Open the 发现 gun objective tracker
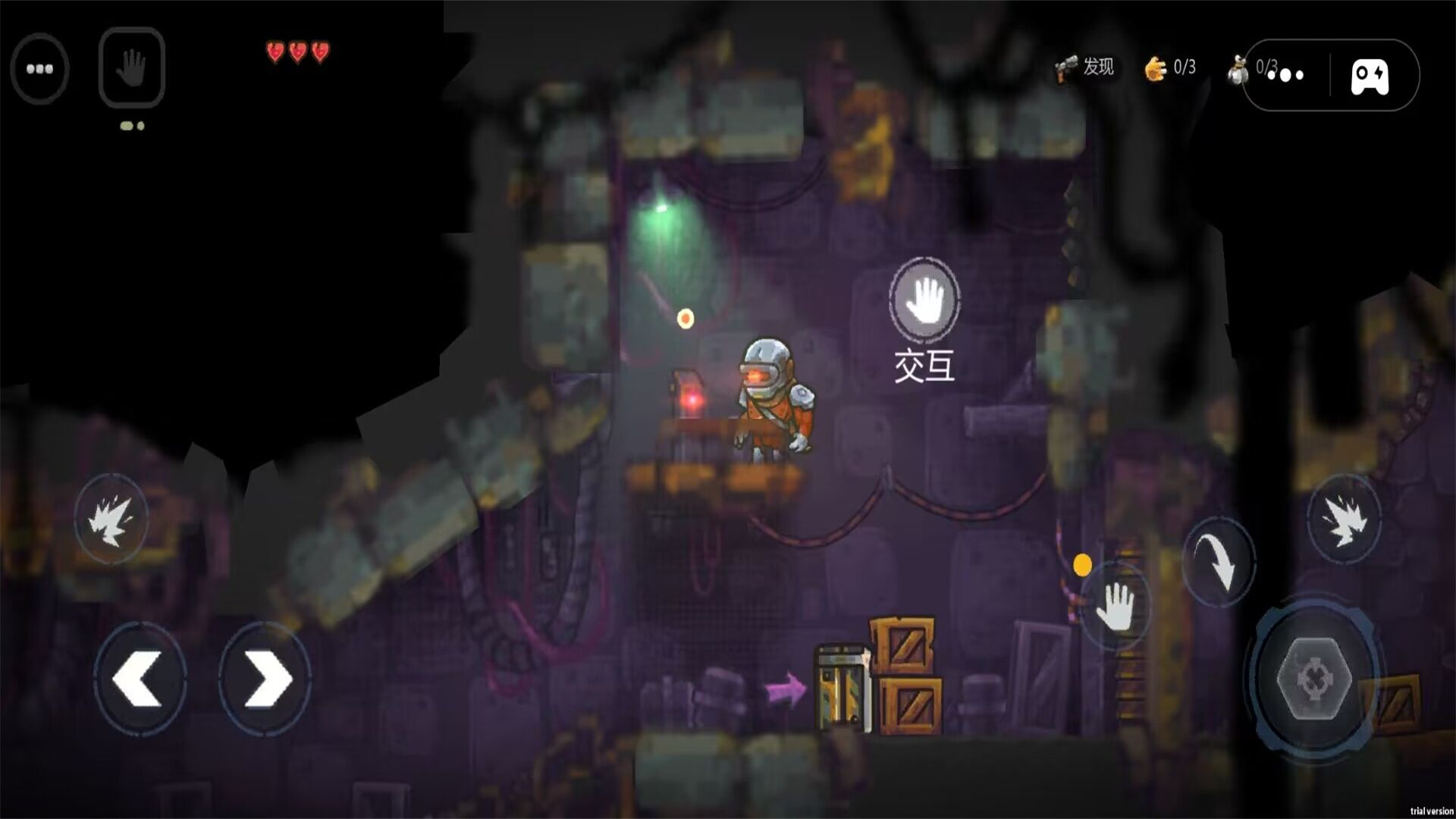This screenshot has height=819, width=1456. (1084, 67)
